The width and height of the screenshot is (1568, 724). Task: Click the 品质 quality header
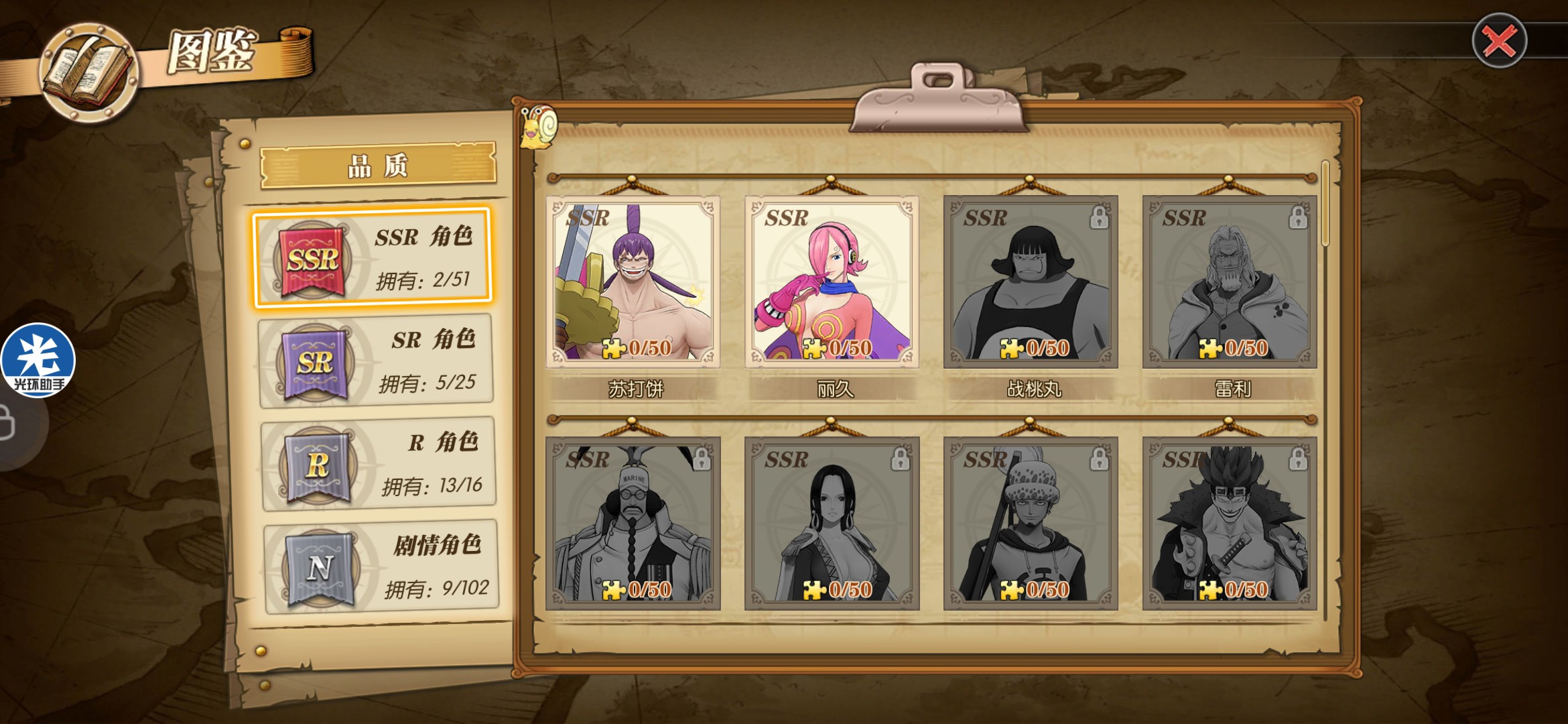(378, 165)
